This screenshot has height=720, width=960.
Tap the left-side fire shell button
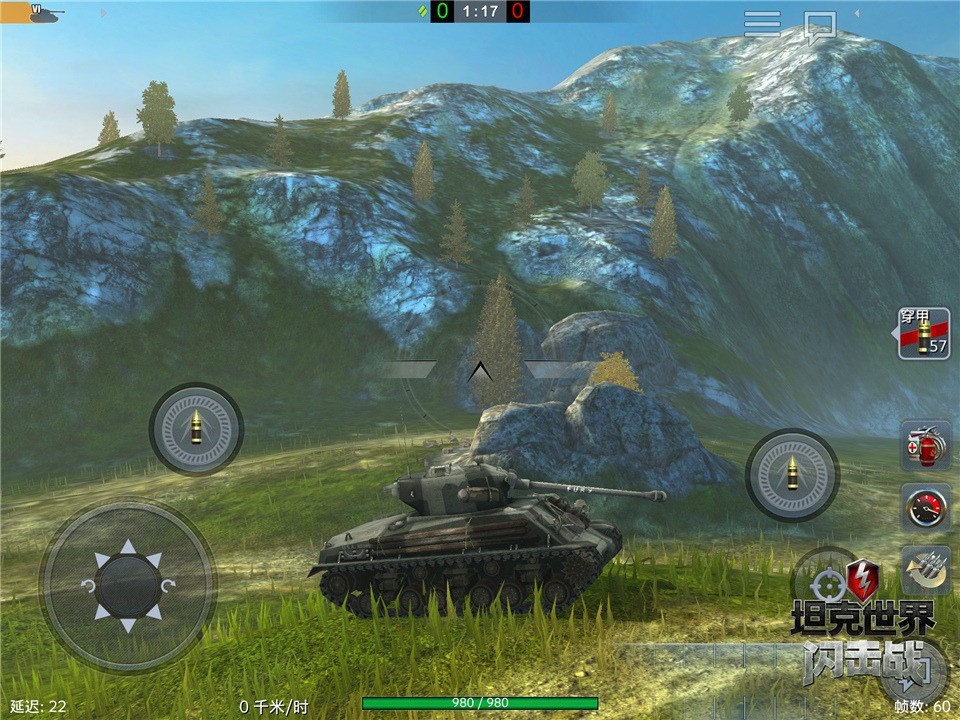pos(196,429)
